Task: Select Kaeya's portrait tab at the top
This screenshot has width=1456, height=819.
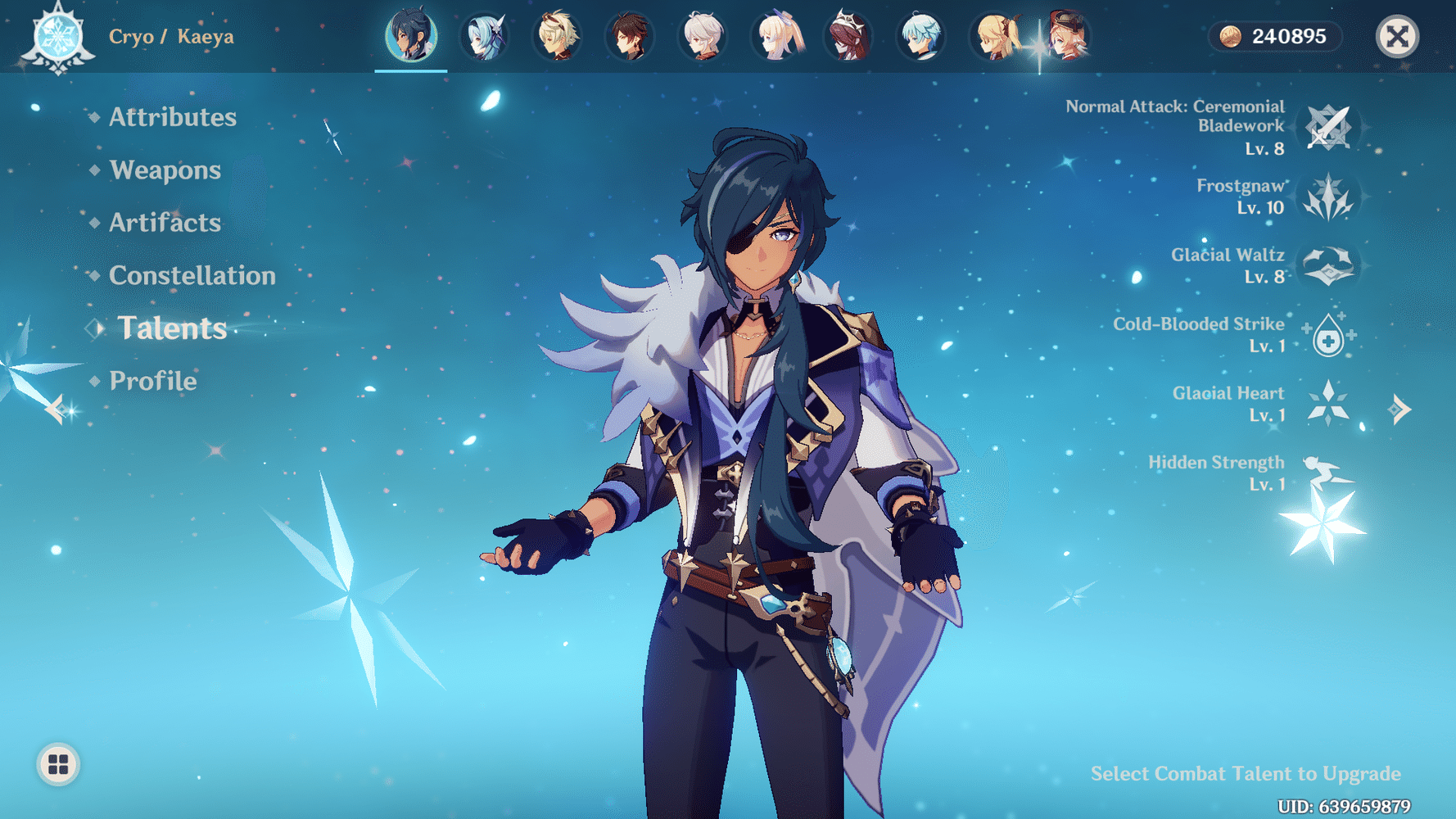Action: click(411, 36)
